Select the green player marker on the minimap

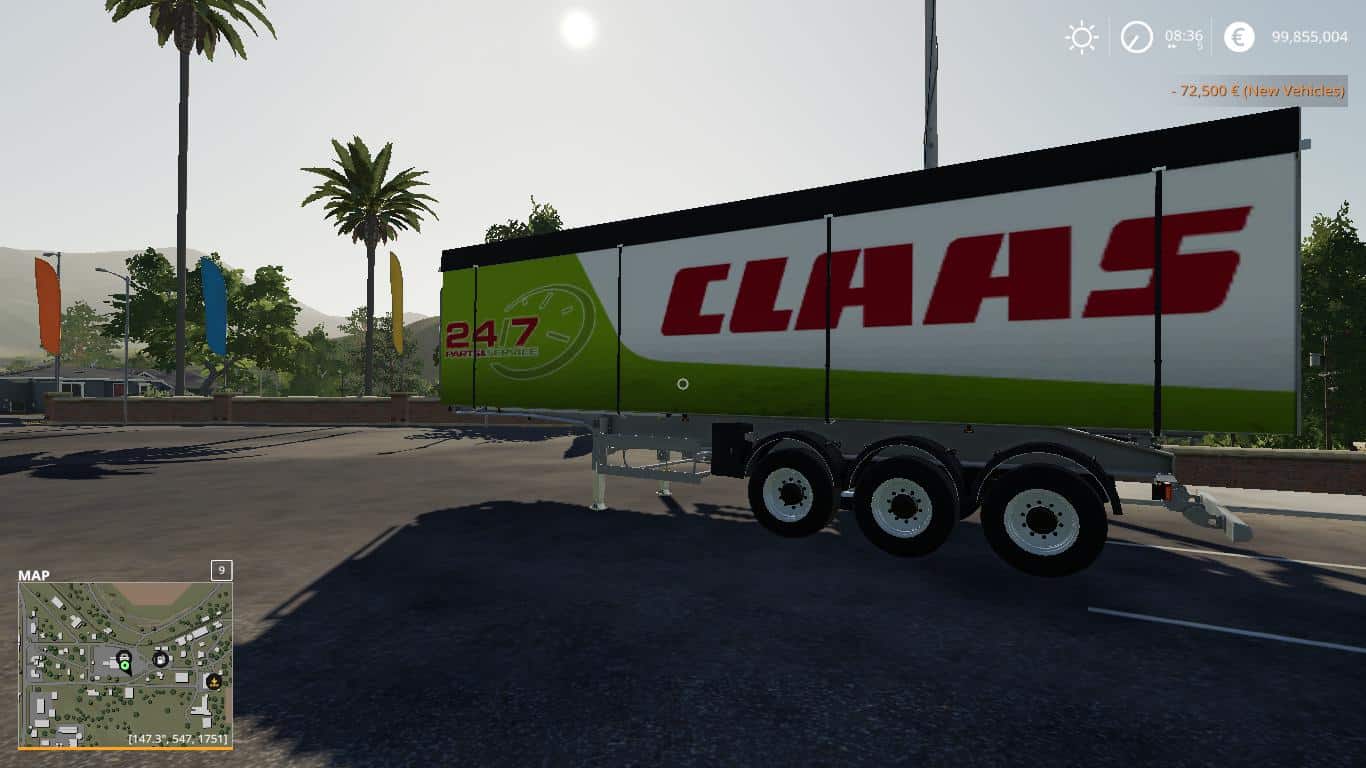click(x=124, y=665)
